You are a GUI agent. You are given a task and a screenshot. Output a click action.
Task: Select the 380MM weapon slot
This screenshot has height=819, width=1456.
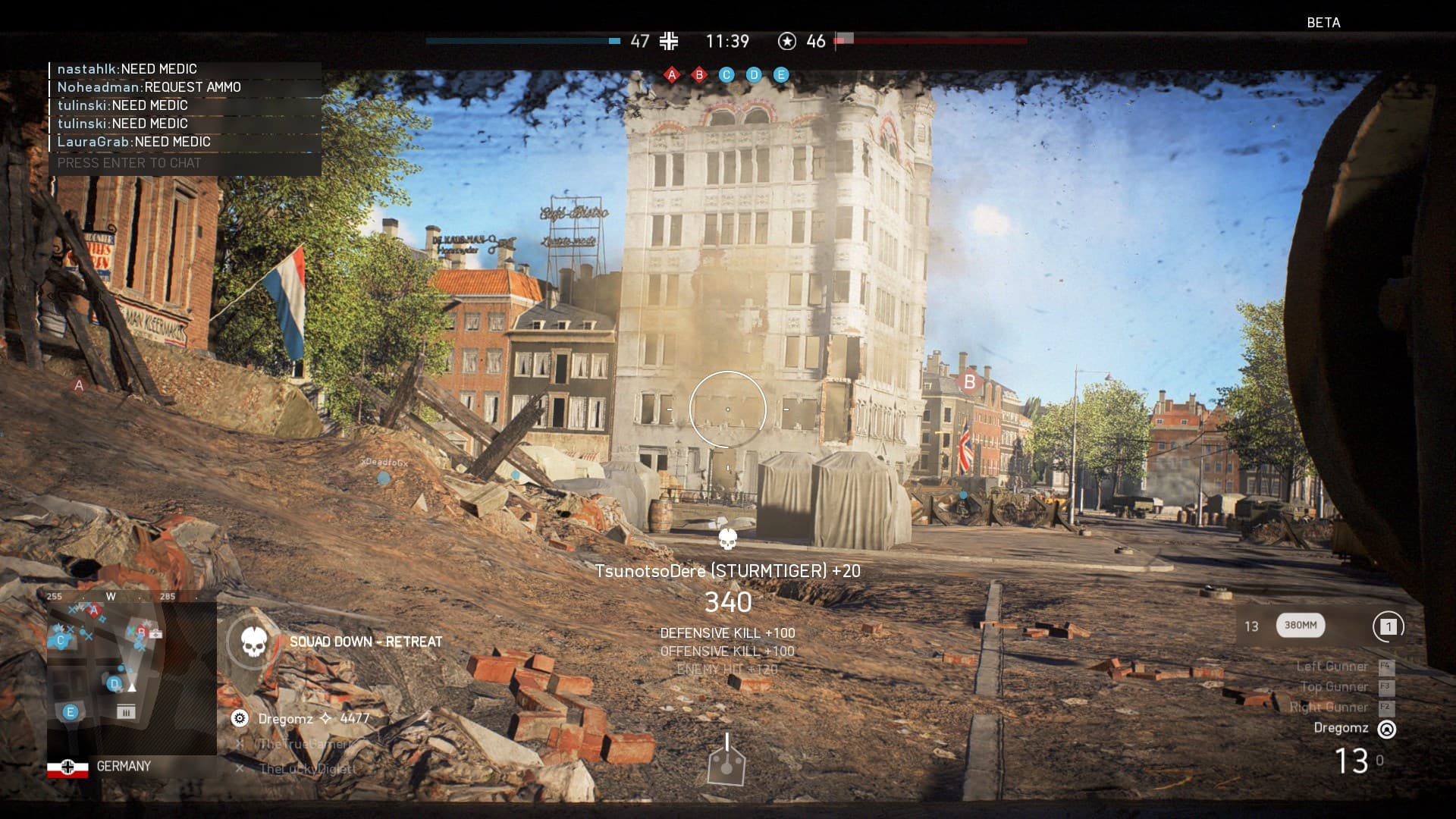click(1300, 626)
